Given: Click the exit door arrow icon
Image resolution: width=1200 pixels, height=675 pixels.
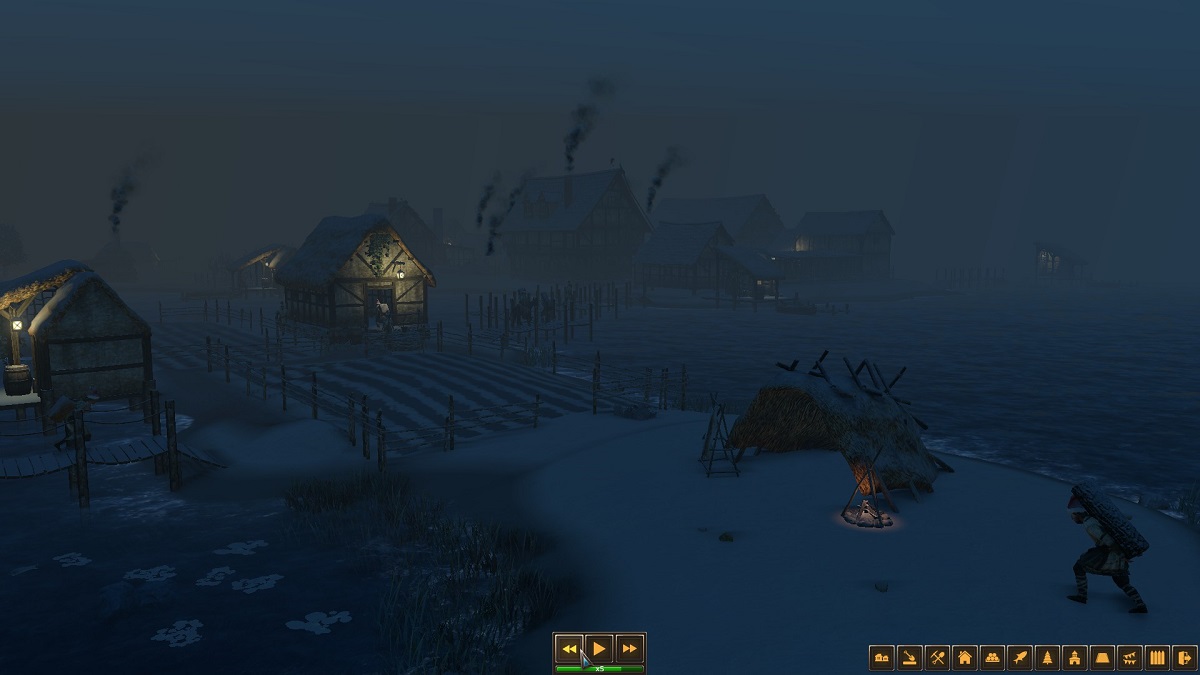Looking at the screenshot, I should point(1184,657).
